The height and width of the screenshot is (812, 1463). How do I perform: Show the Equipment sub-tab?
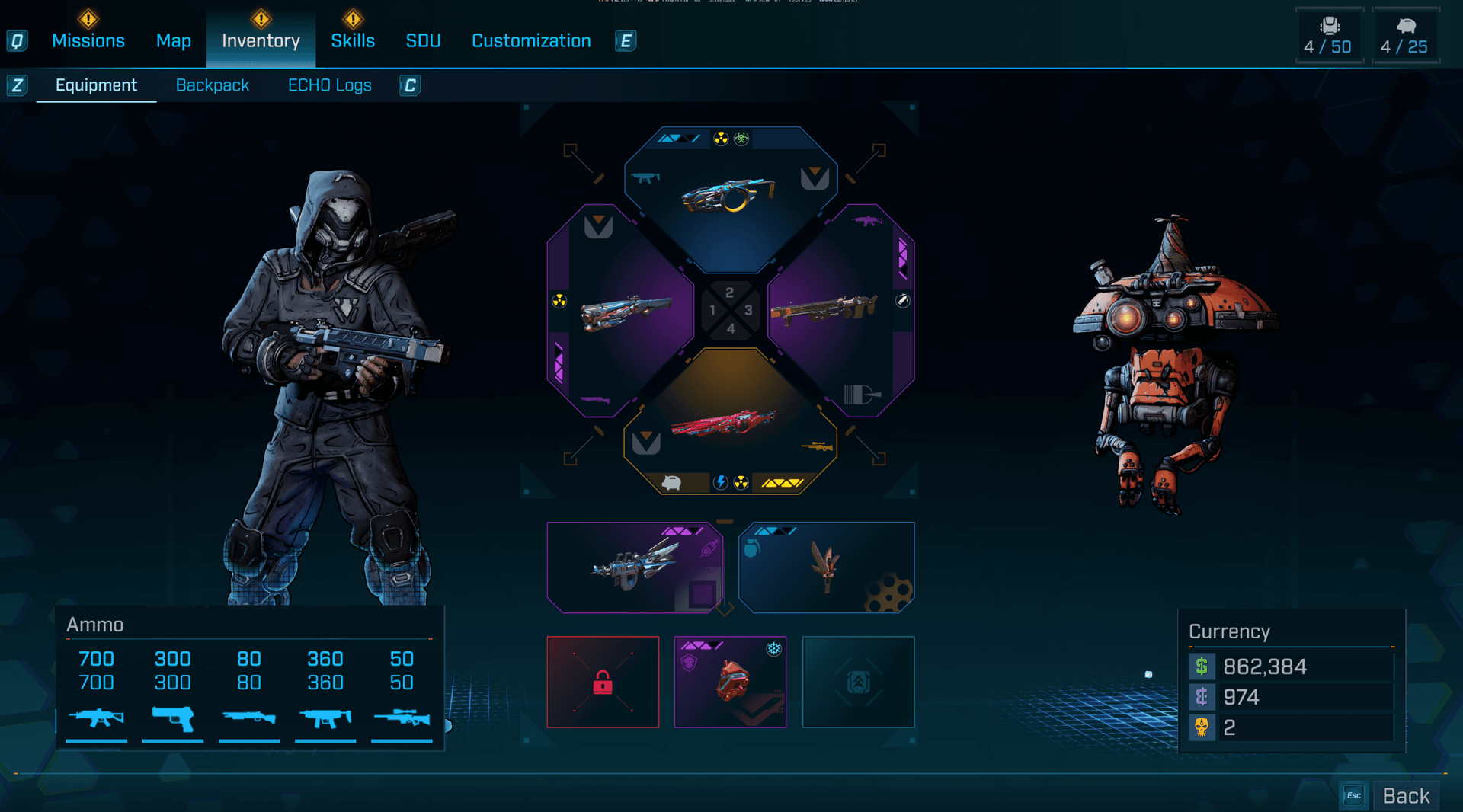pos(96,85)
